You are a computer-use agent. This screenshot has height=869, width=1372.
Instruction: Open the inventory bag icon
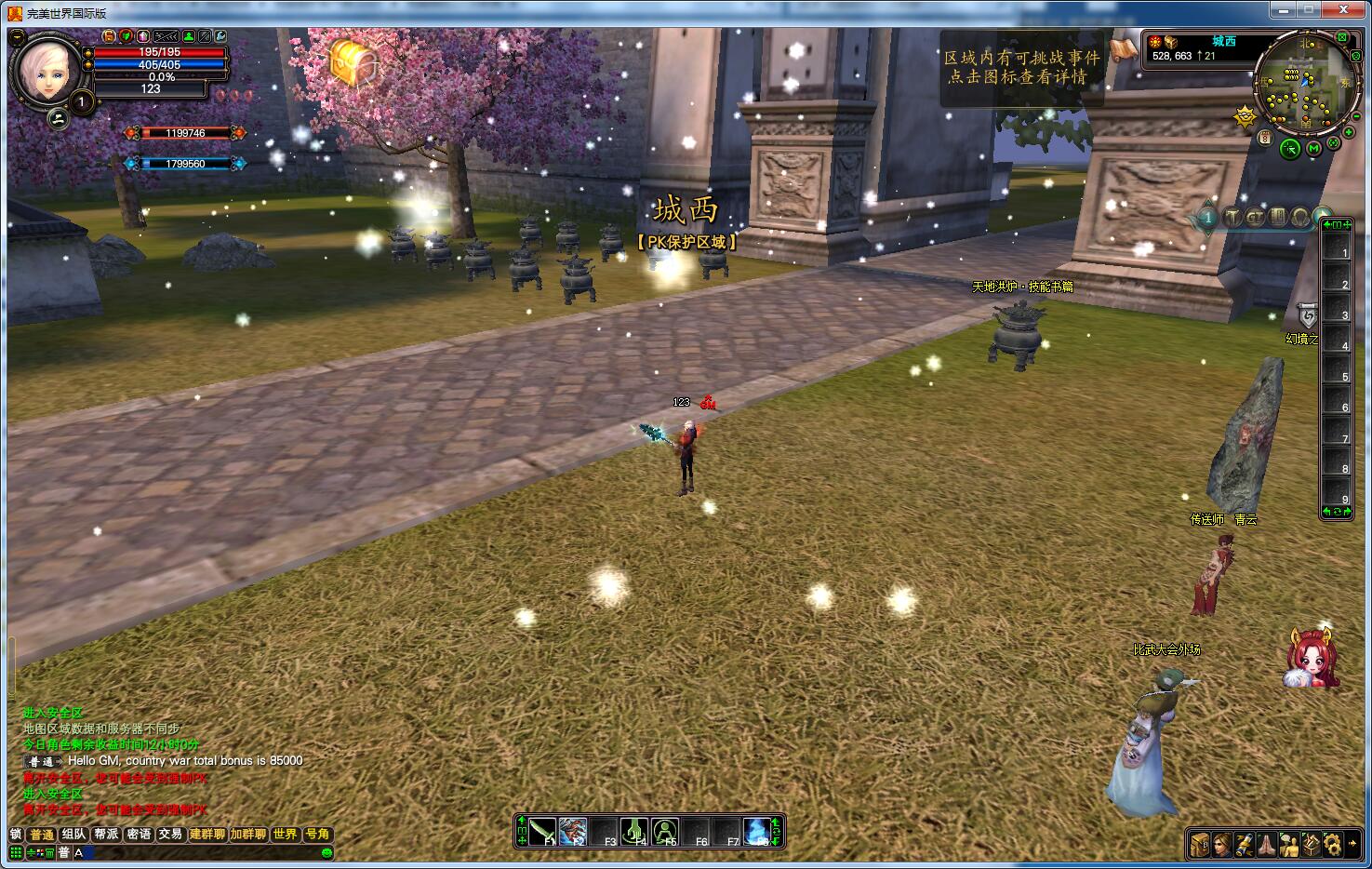coord(1200,844)
